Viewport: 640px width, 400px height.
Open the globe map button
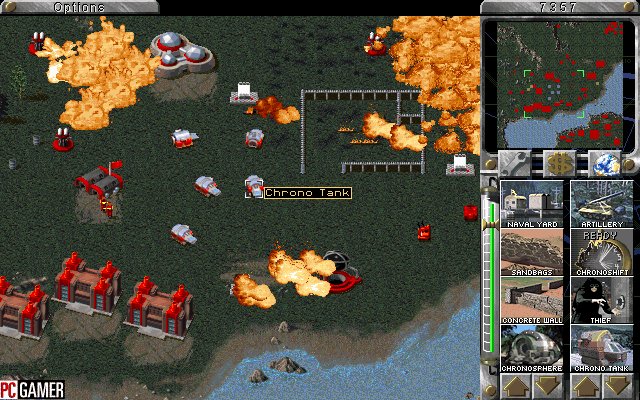click(603, 163)
